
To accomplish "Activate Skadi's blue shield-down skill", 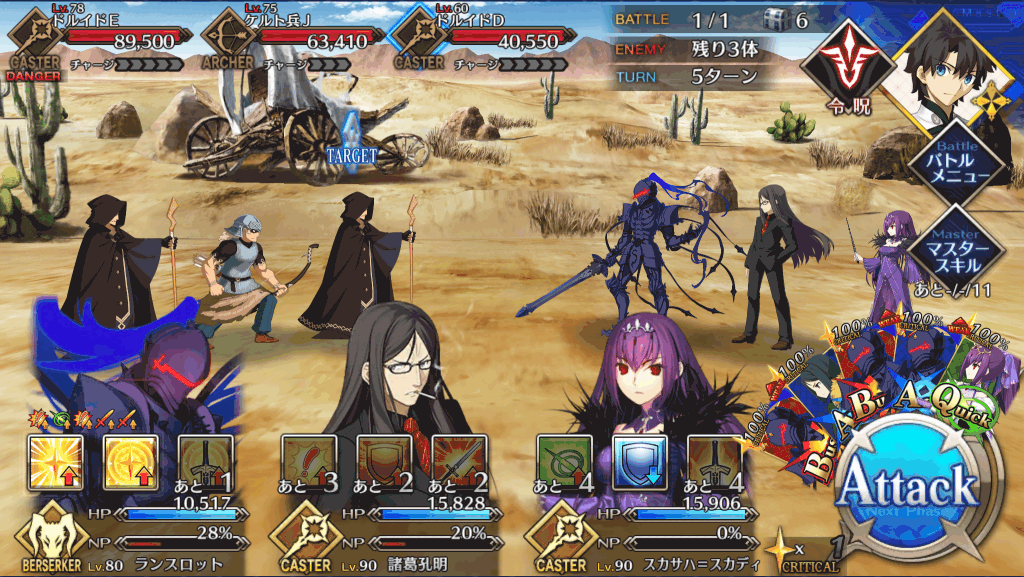I will (x=639, y=463).
